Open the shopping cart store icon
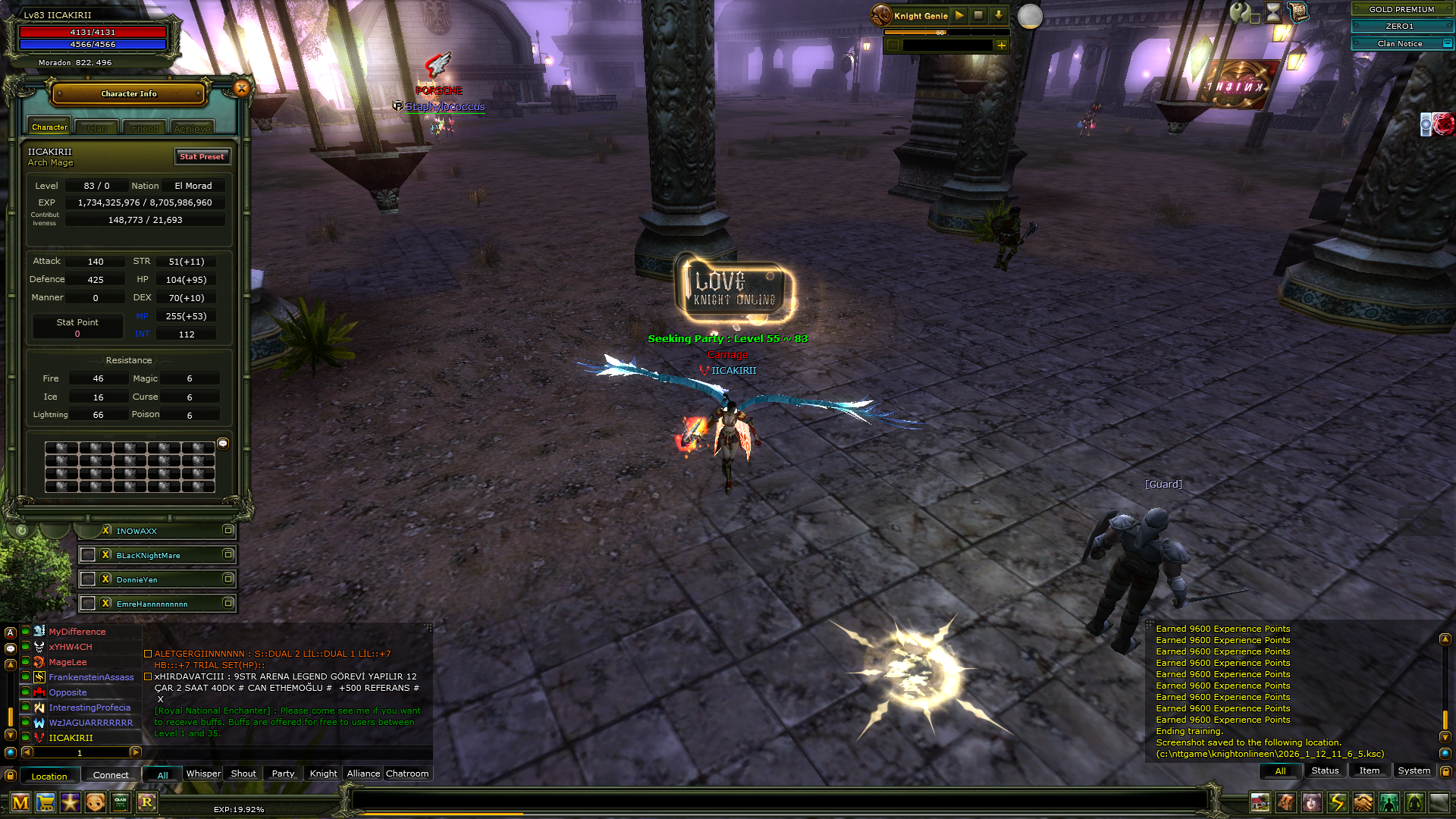Image resolution: width=1456 pixels, height=819 pixels. click(x=45, y=802)
